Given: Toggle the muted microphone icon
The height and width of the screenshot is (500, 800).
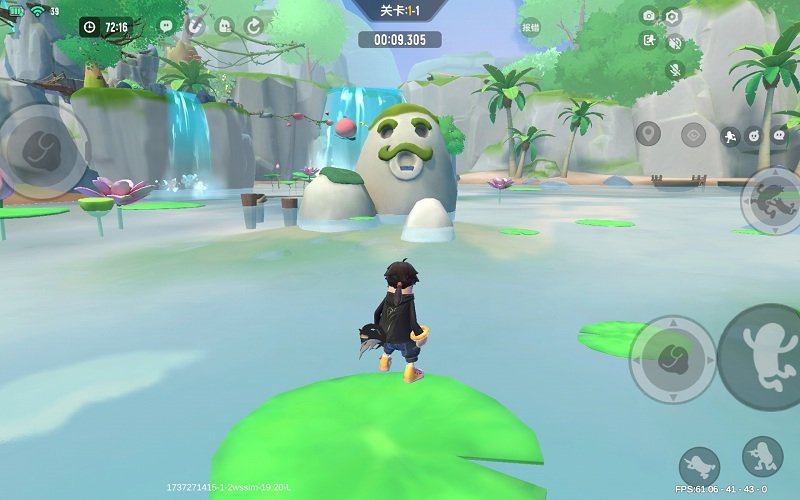Looking at the screenshot, I should pos(675,69).
